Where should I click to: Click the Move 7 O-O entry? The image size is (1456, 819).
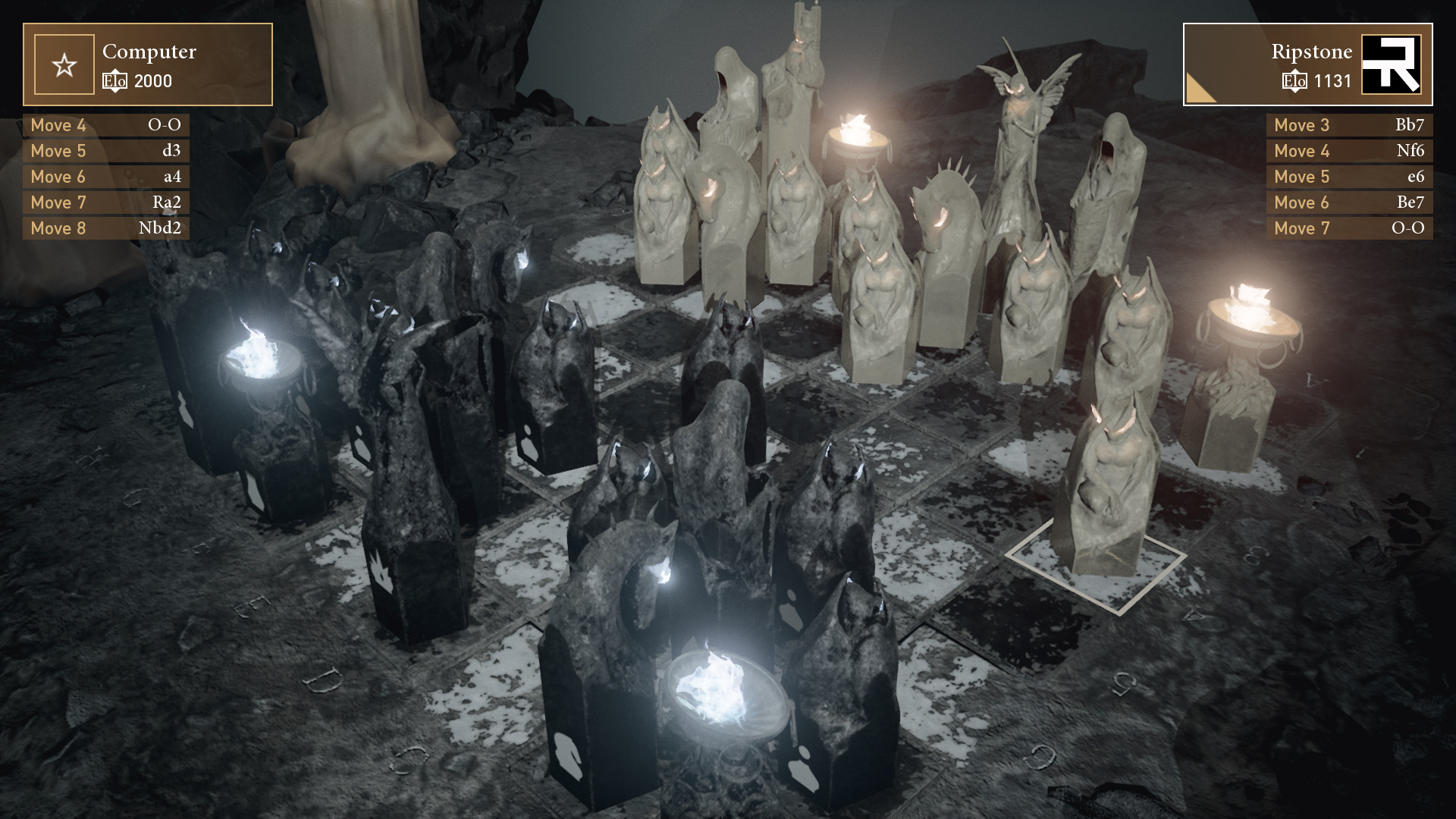click(x=1349, y=227)
